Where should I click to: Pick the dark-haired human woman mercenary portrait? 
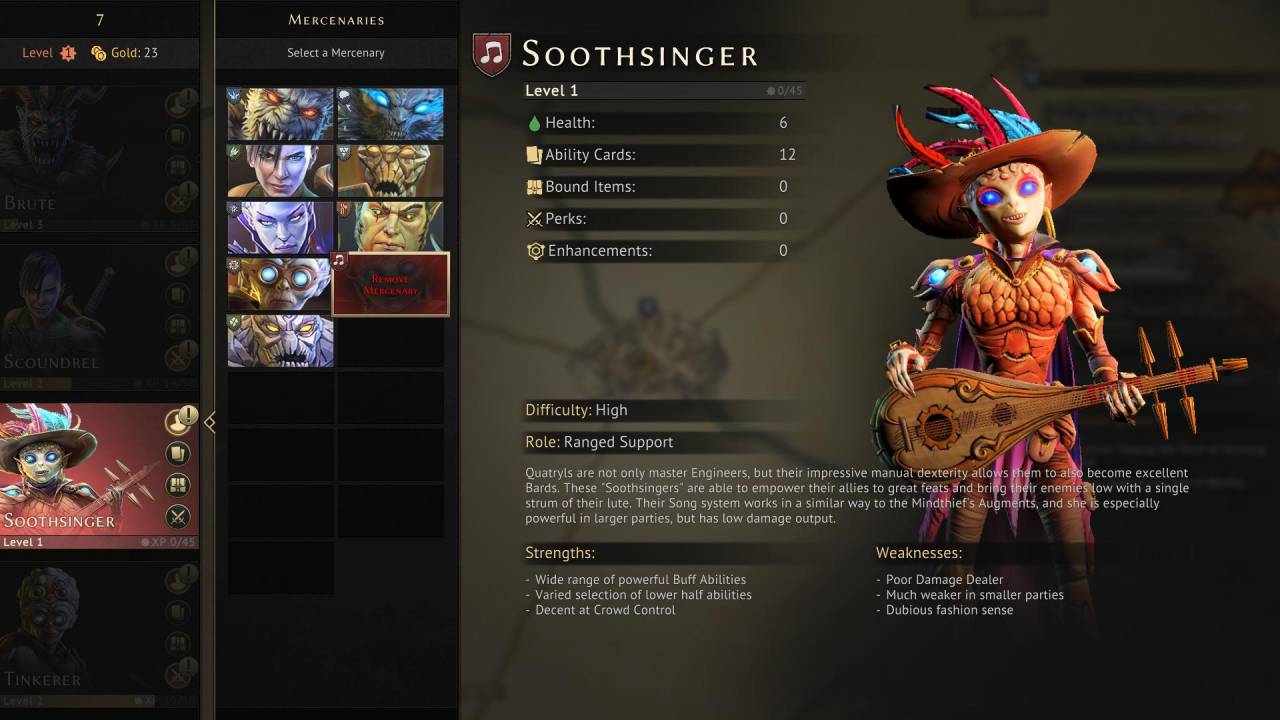280,171
